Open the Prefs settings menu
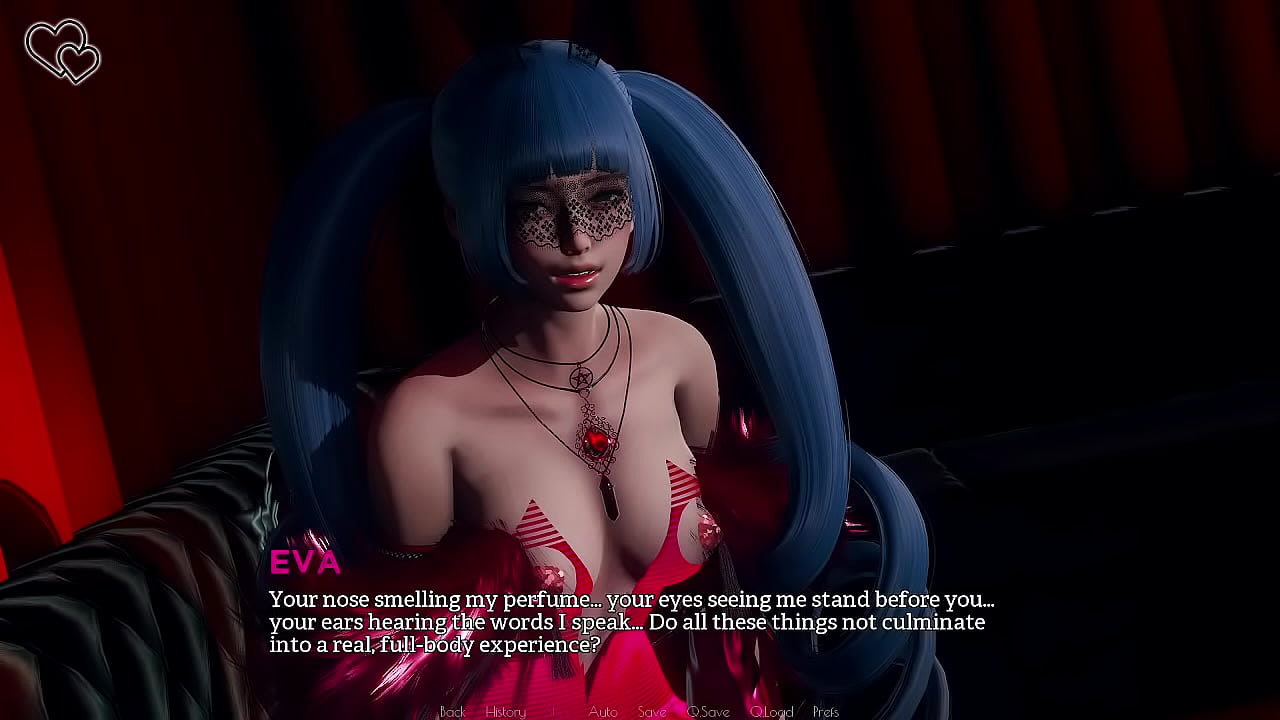 (x=826, y=712)
